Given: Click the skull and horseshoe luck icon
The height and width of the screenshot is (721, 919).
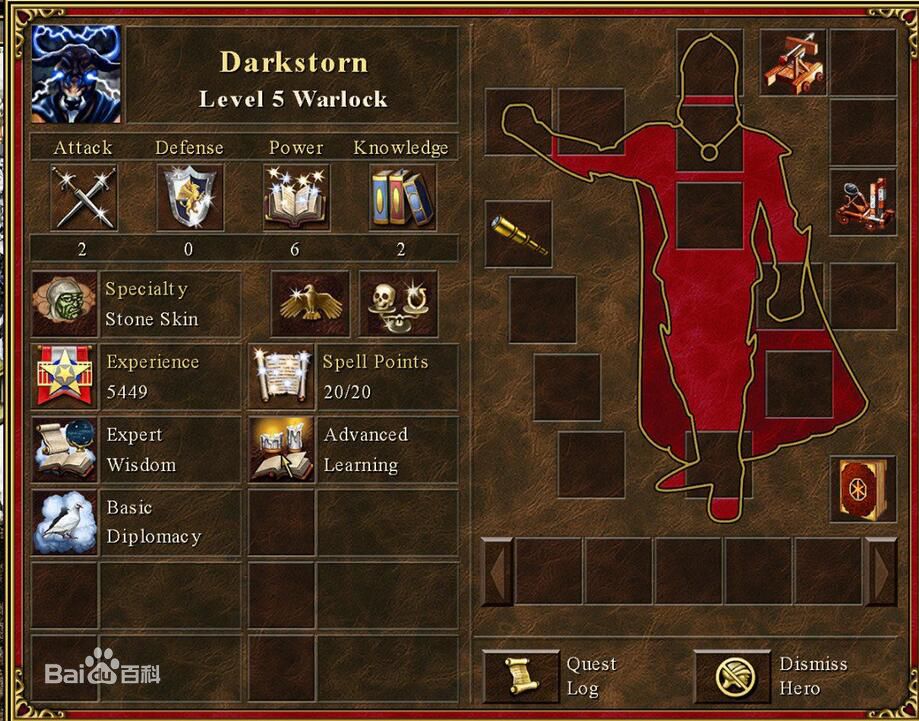Looking at the screenshot, I should coord(397,304).
